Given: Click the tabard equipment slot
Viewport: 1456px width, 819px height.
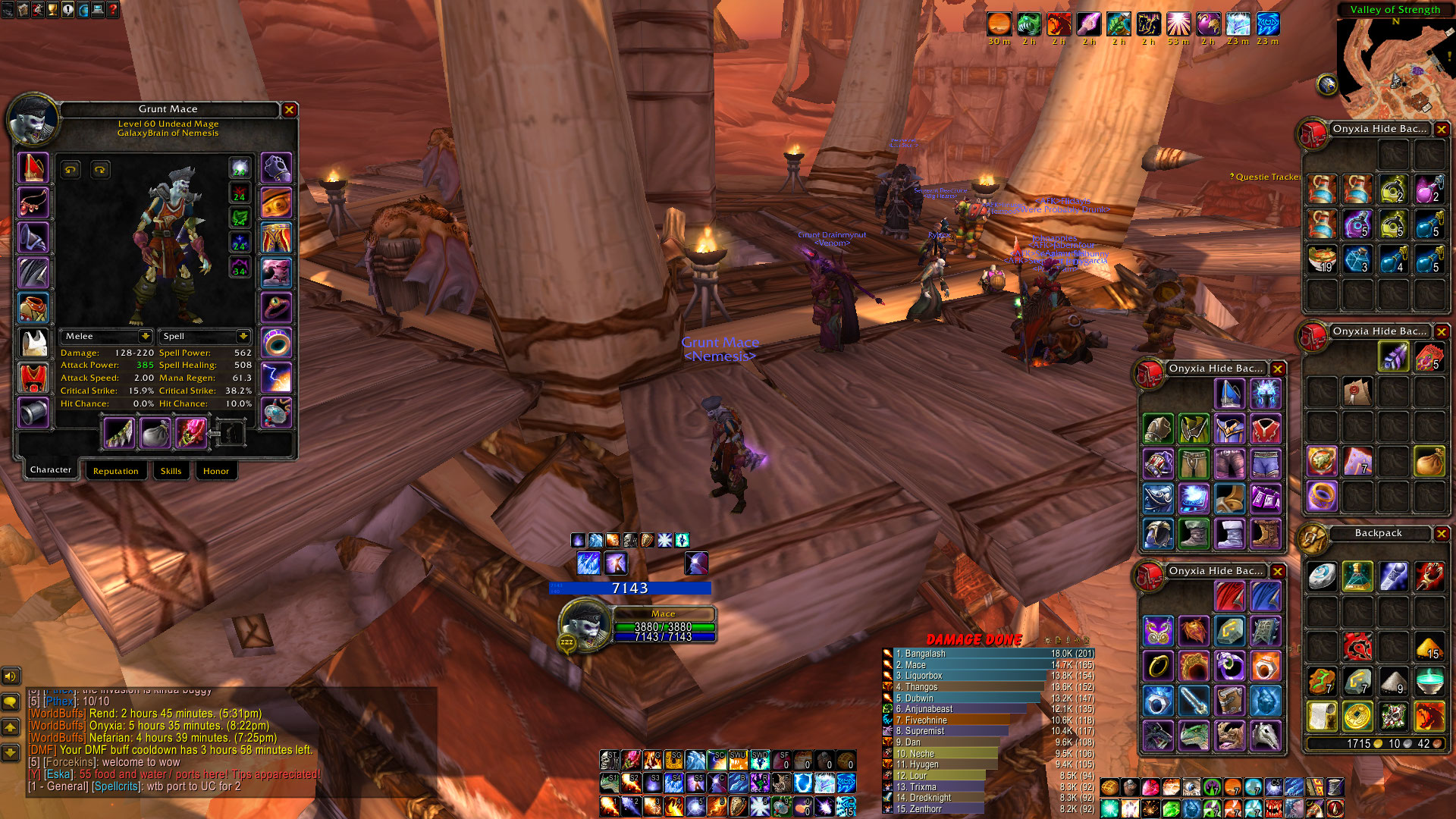Looking at the screenshot, I should [x=33, y=378].
